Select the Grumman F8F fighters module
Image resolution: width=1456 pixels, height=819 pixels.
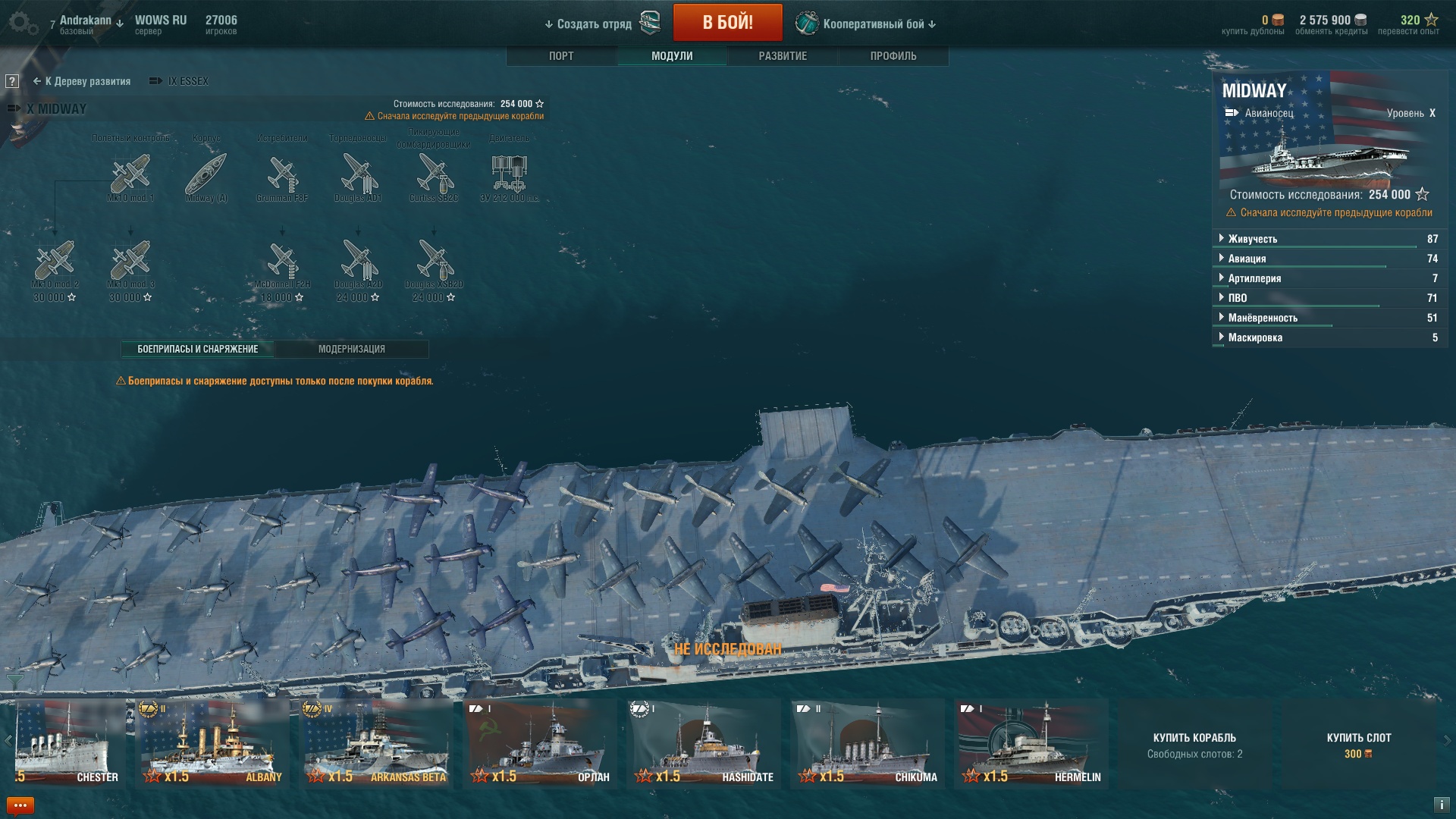[282, 174]
